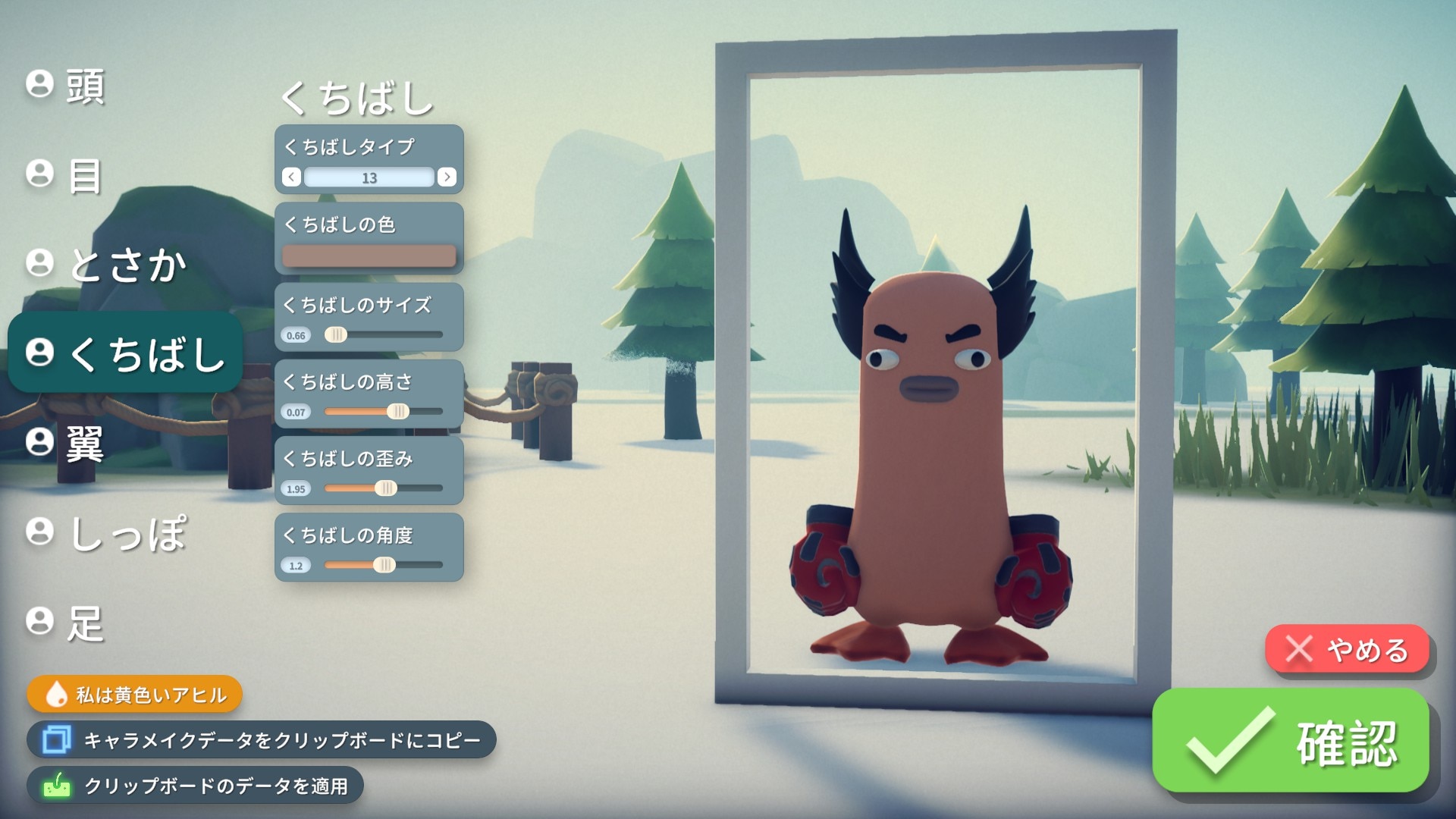This screenshot has width=1456, height=819.
Task: Switch to the しっぽ (tail) category
Action: [x=106, y=533]
